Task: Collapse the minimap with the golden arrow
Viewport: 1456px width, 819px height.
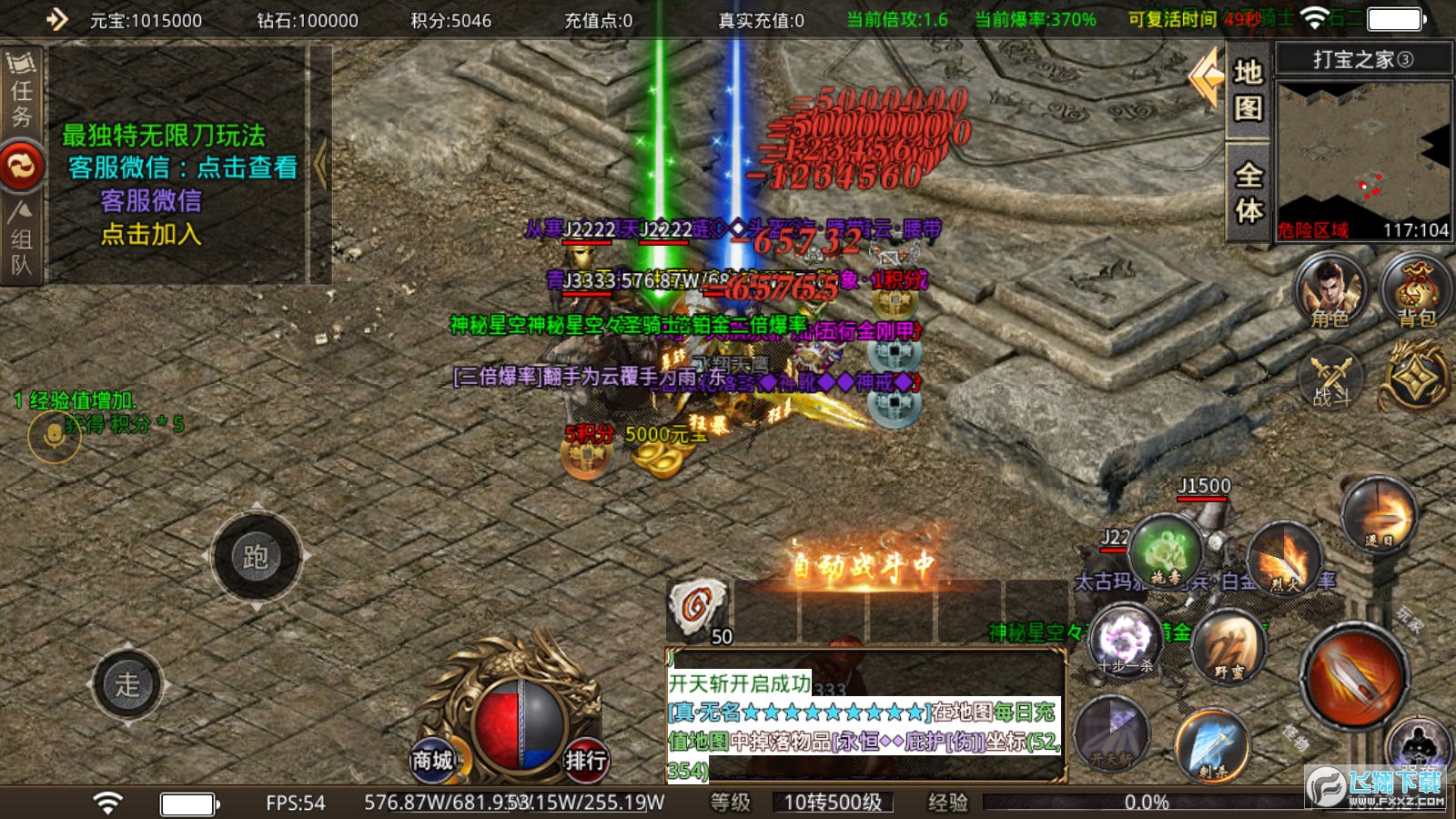Action: (x=1207, y=78)
